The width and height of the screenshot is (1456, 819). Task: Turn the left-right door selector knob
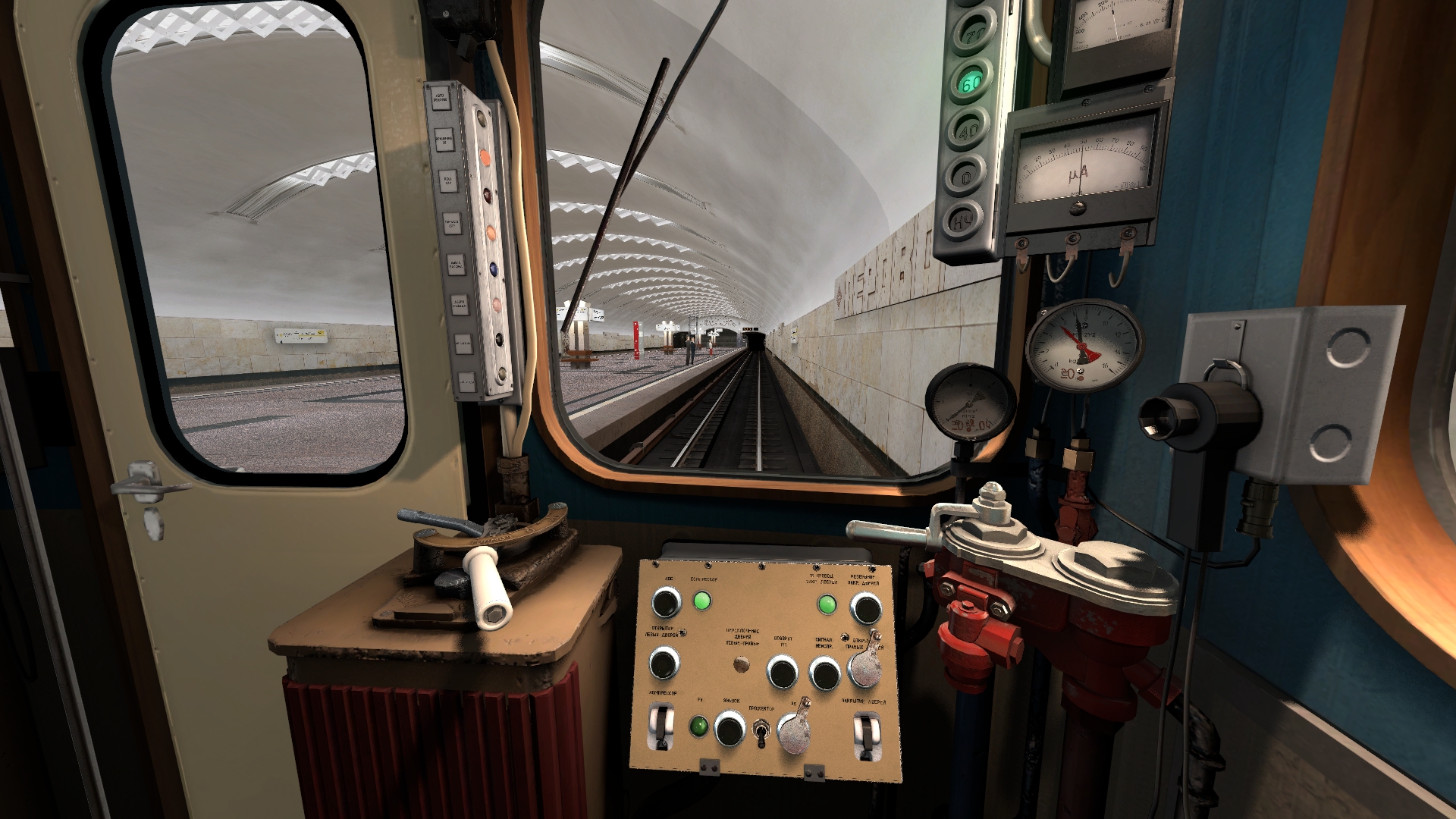741,665
